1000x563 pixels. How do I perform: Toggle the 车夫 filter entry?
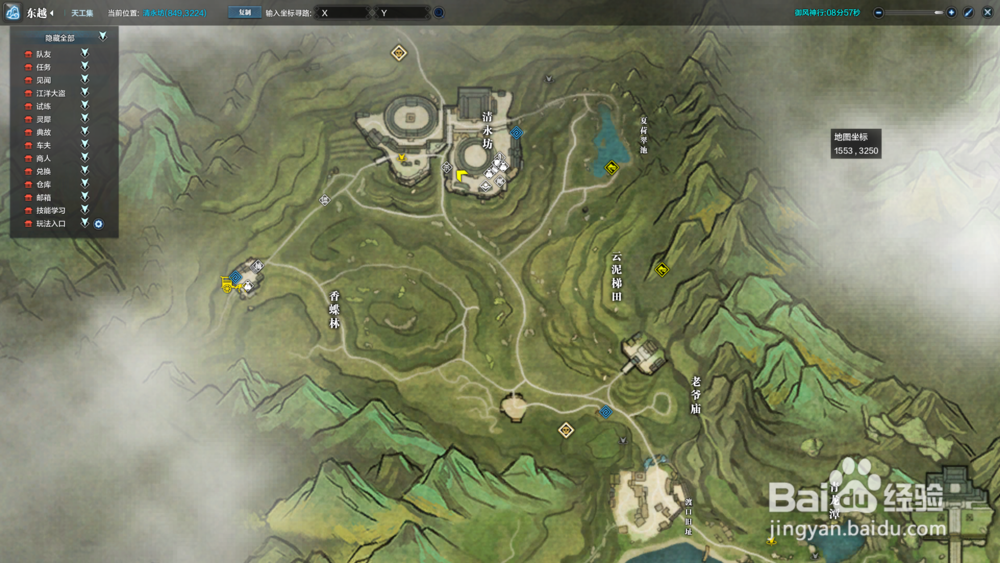pos(43,145)
